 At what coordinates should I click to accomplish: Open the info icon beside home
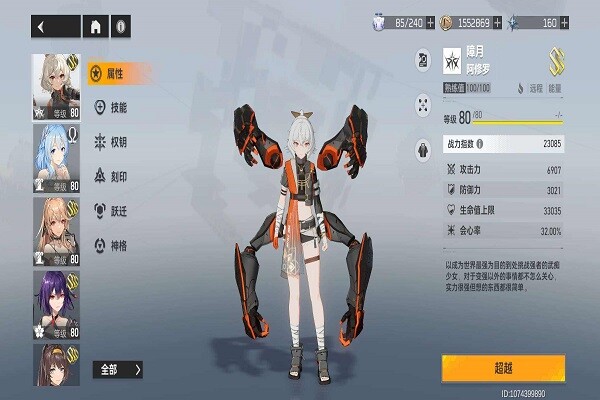(121, 27)
